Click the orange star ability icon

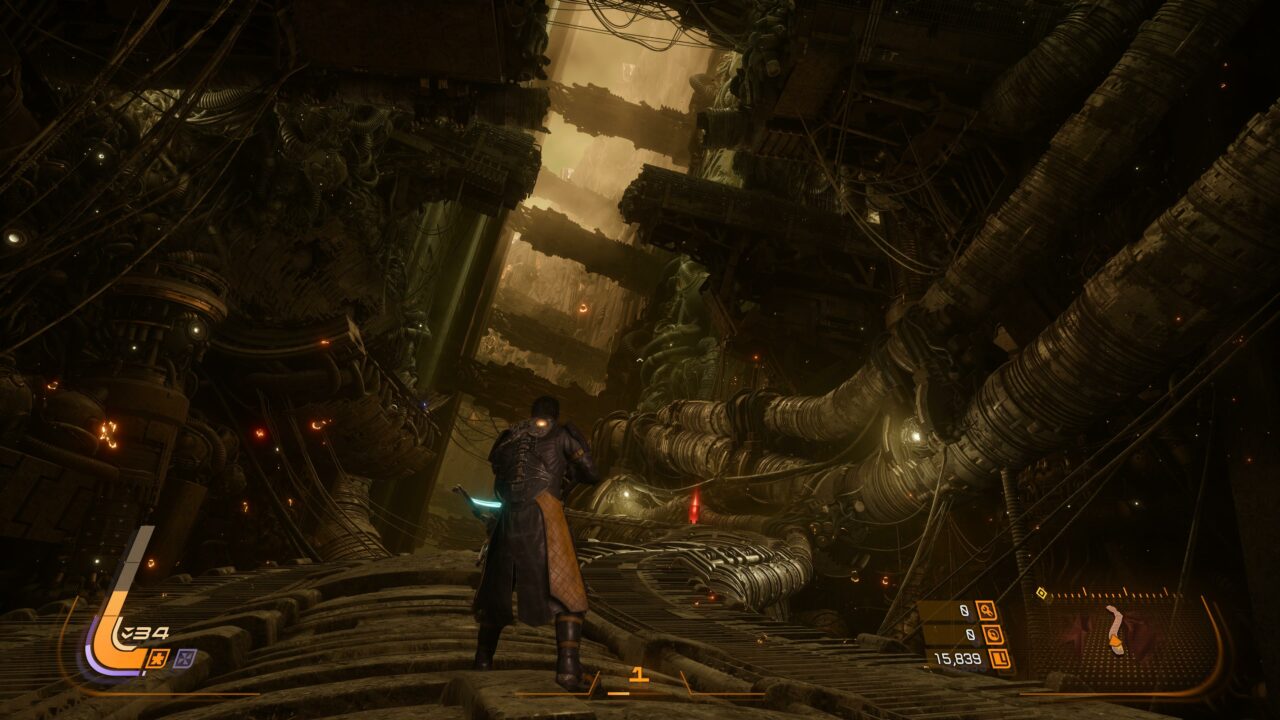click(x=158, y=657)
